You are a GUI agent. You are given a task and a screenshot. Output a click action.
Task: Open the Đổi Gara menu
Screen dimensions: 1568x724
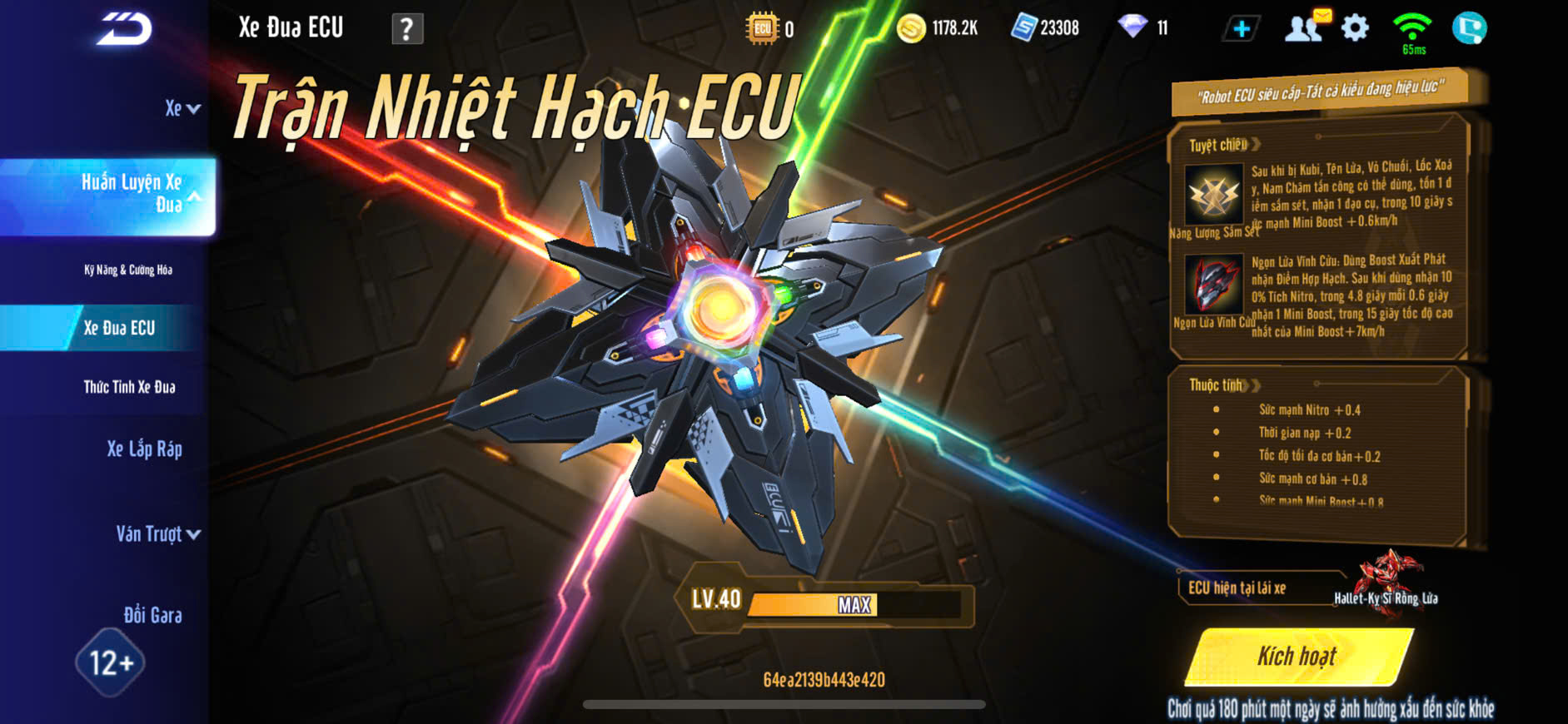coord(152,615)
